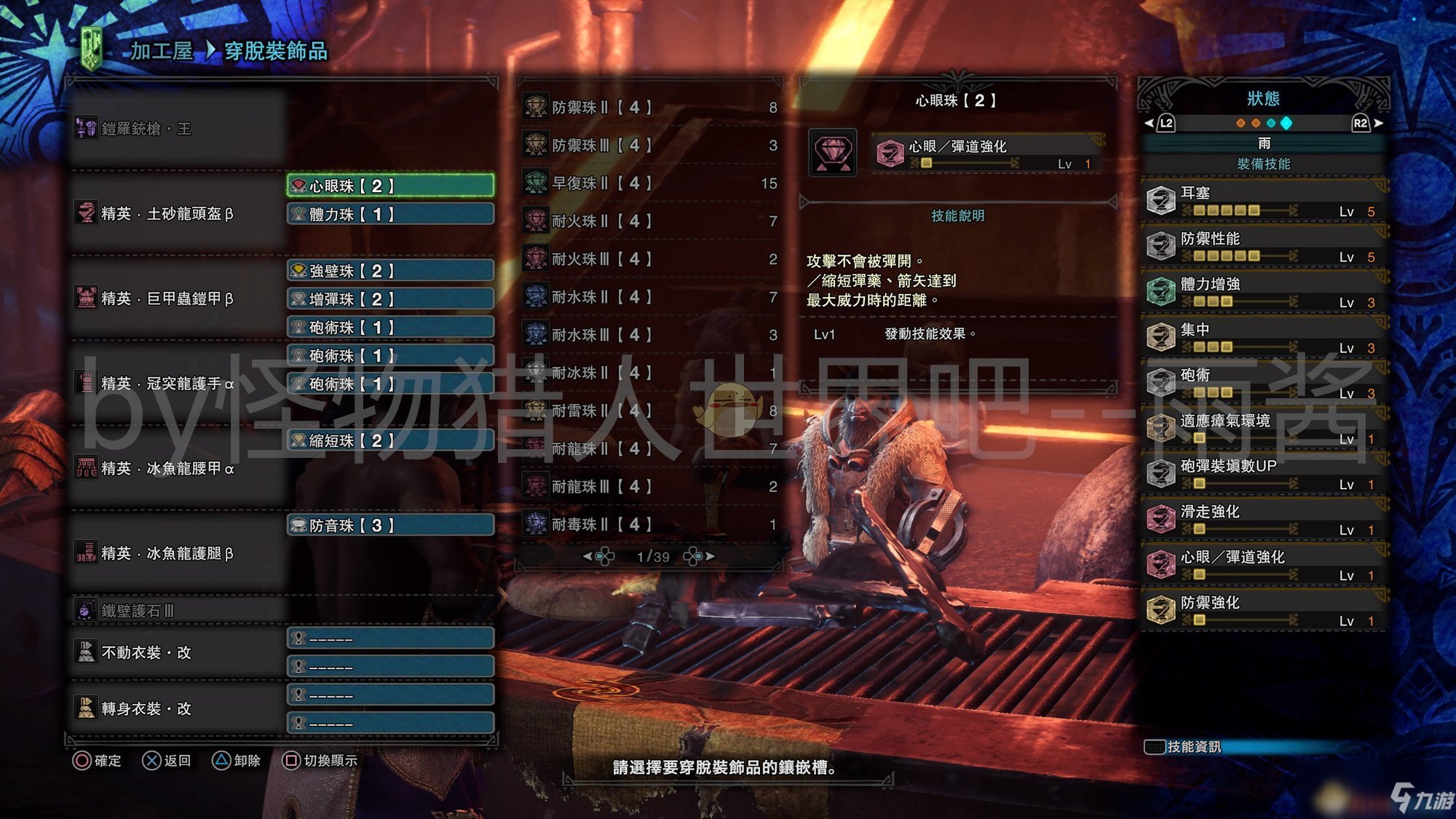Select the 心眼珠【2】 decoration slot
Image resolution: width=1456 pixels, height=819 pixels.
coord(390,186)
